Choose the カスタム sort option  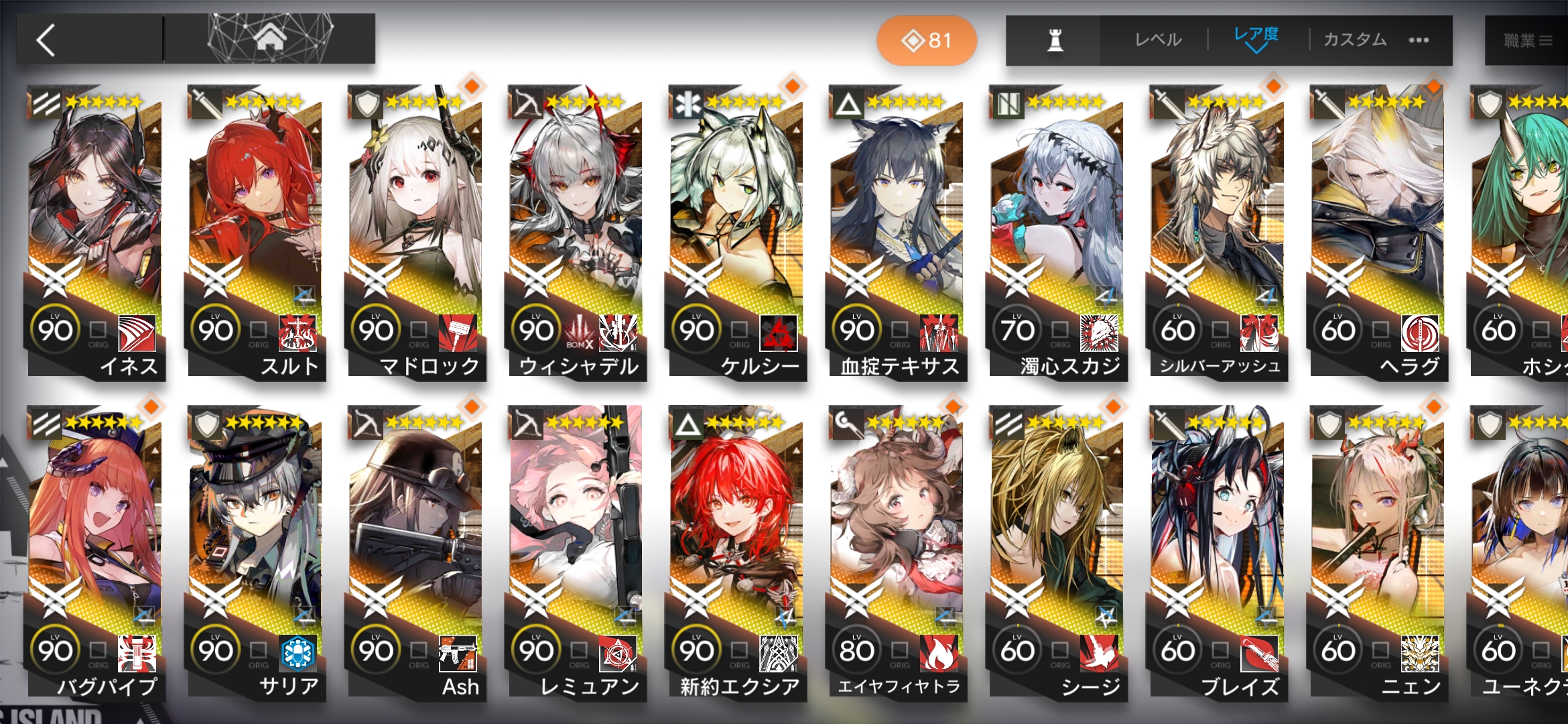1355,40
